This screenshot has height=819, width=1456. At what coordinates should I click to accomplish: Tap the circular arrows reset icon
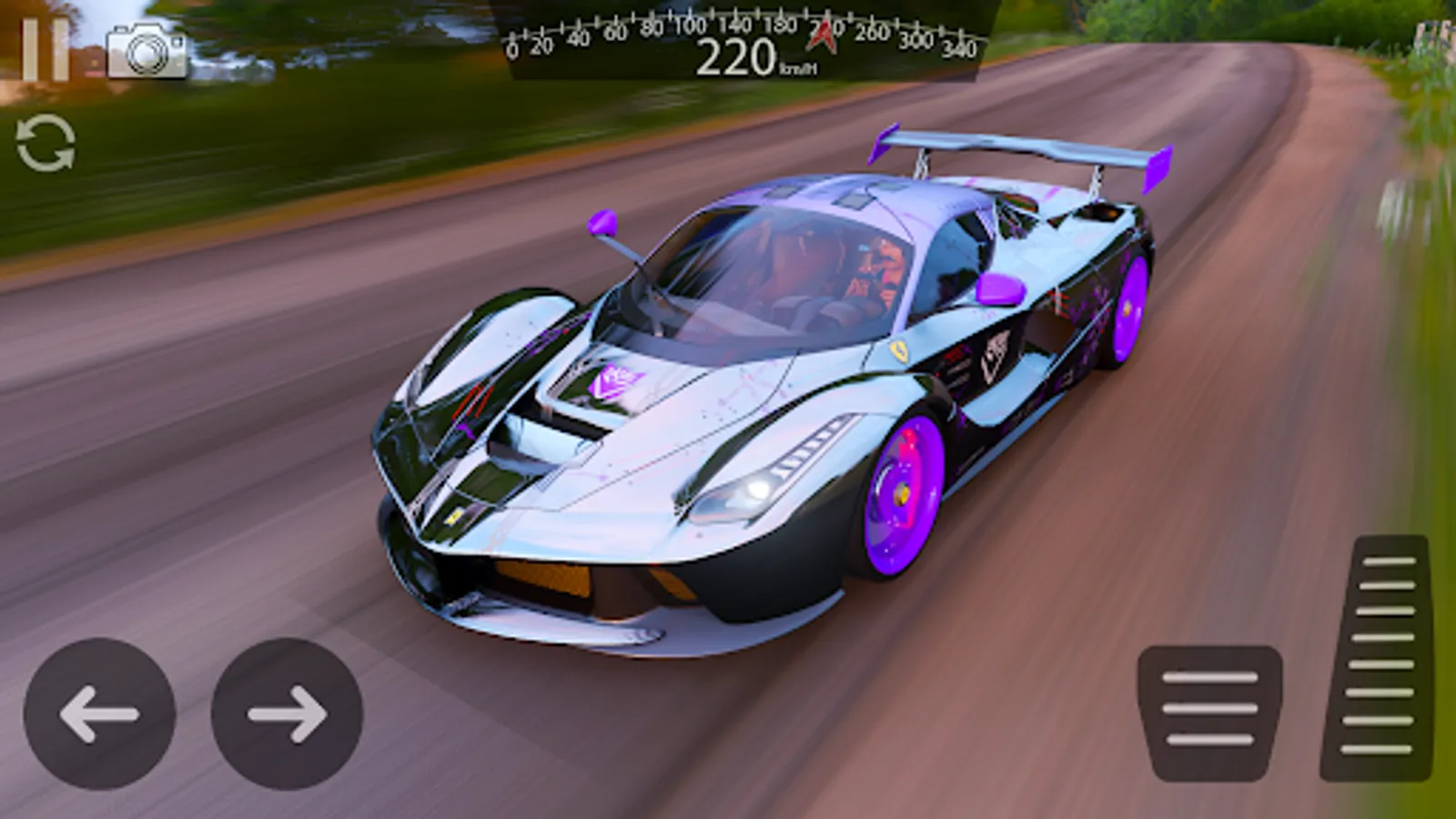pyautogui.click(x=45, y=143)
